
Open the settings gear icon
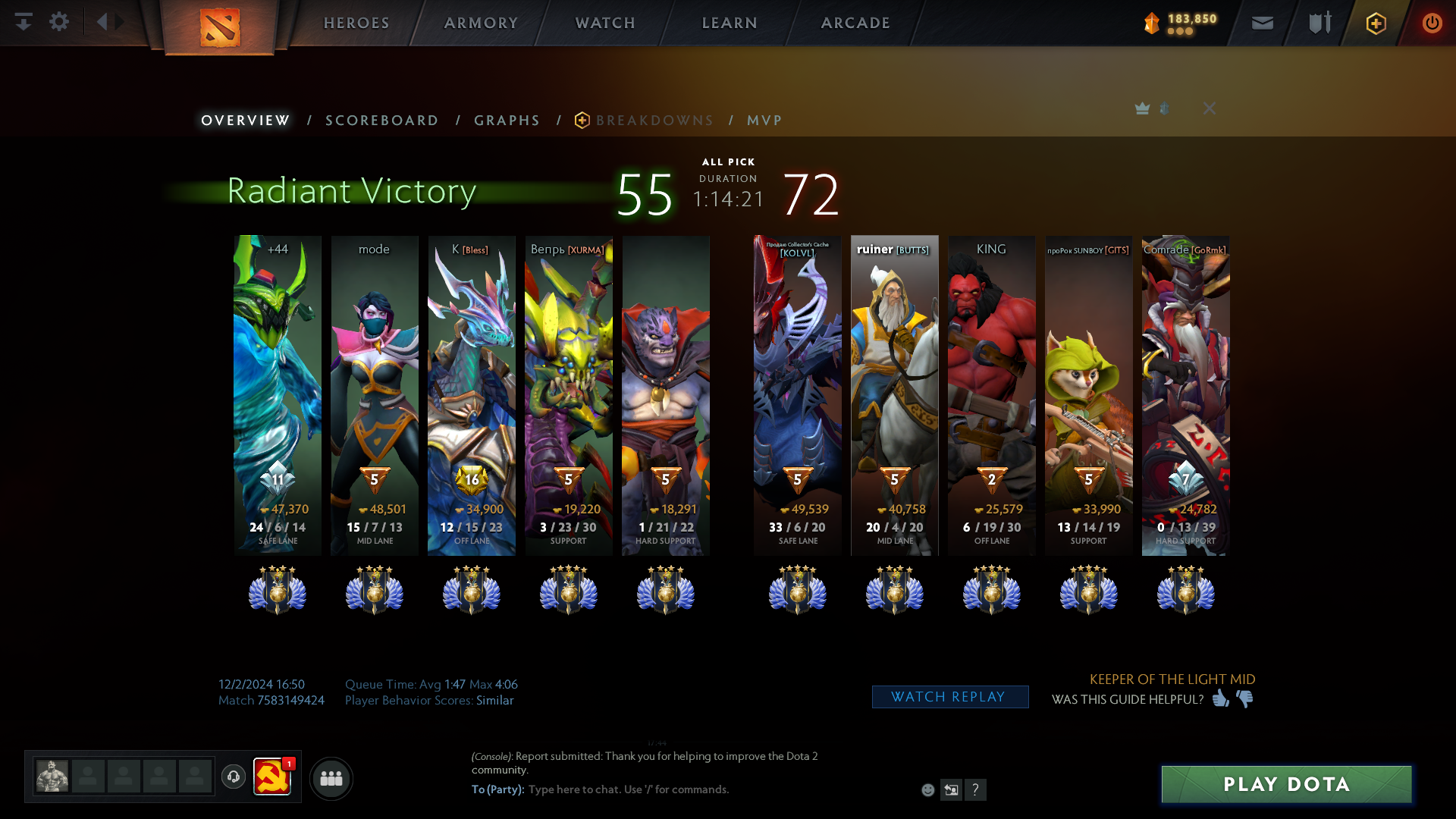(59, 22)
